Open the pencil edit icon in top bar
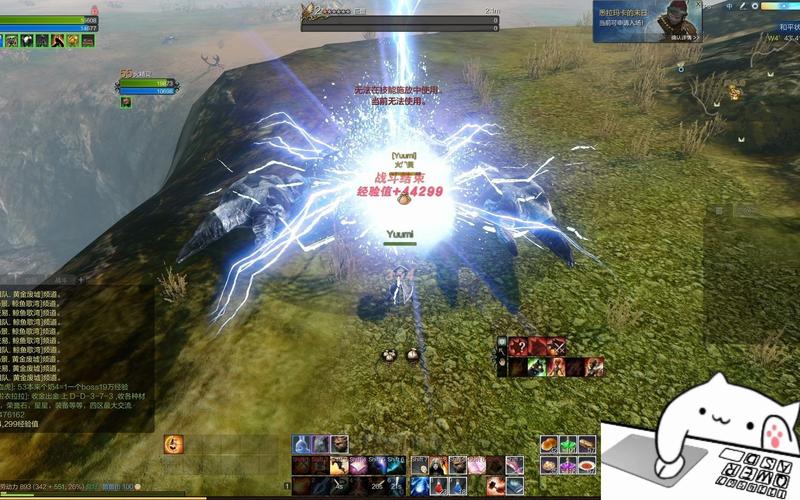800x500 pixels. (x=742, y=6)
